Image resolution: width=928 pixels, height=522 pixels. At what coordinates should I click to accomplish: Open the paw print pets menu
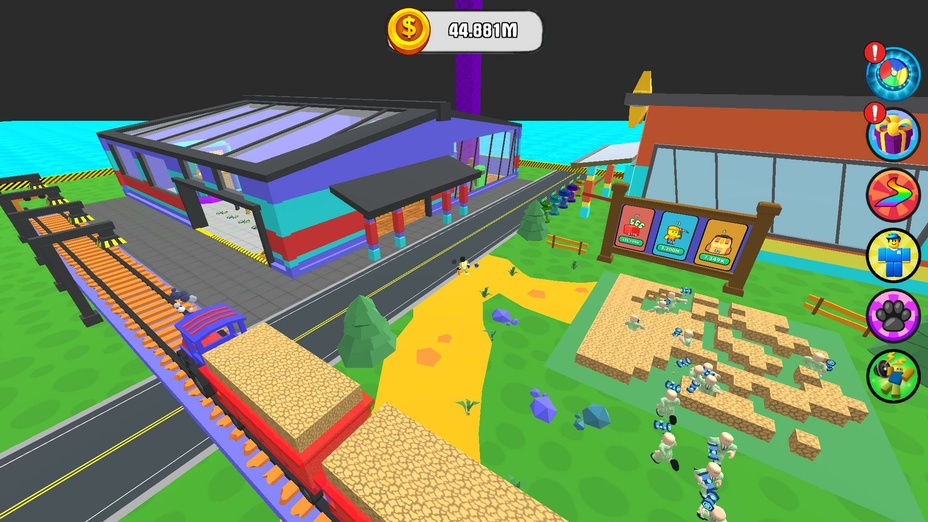892,315
